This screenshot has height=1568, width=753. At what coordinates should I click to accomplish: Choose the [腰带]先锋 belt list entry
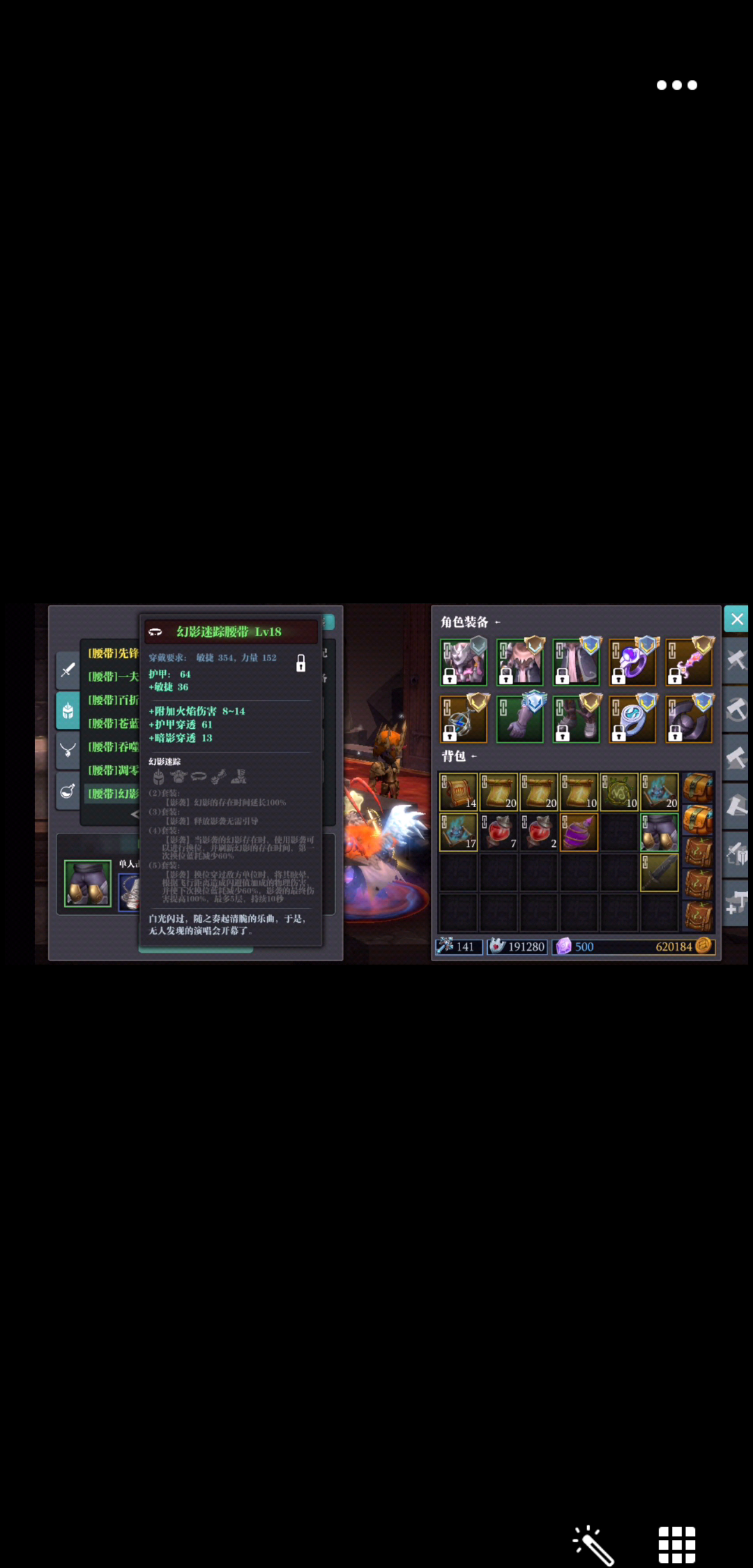pos(113,654)
